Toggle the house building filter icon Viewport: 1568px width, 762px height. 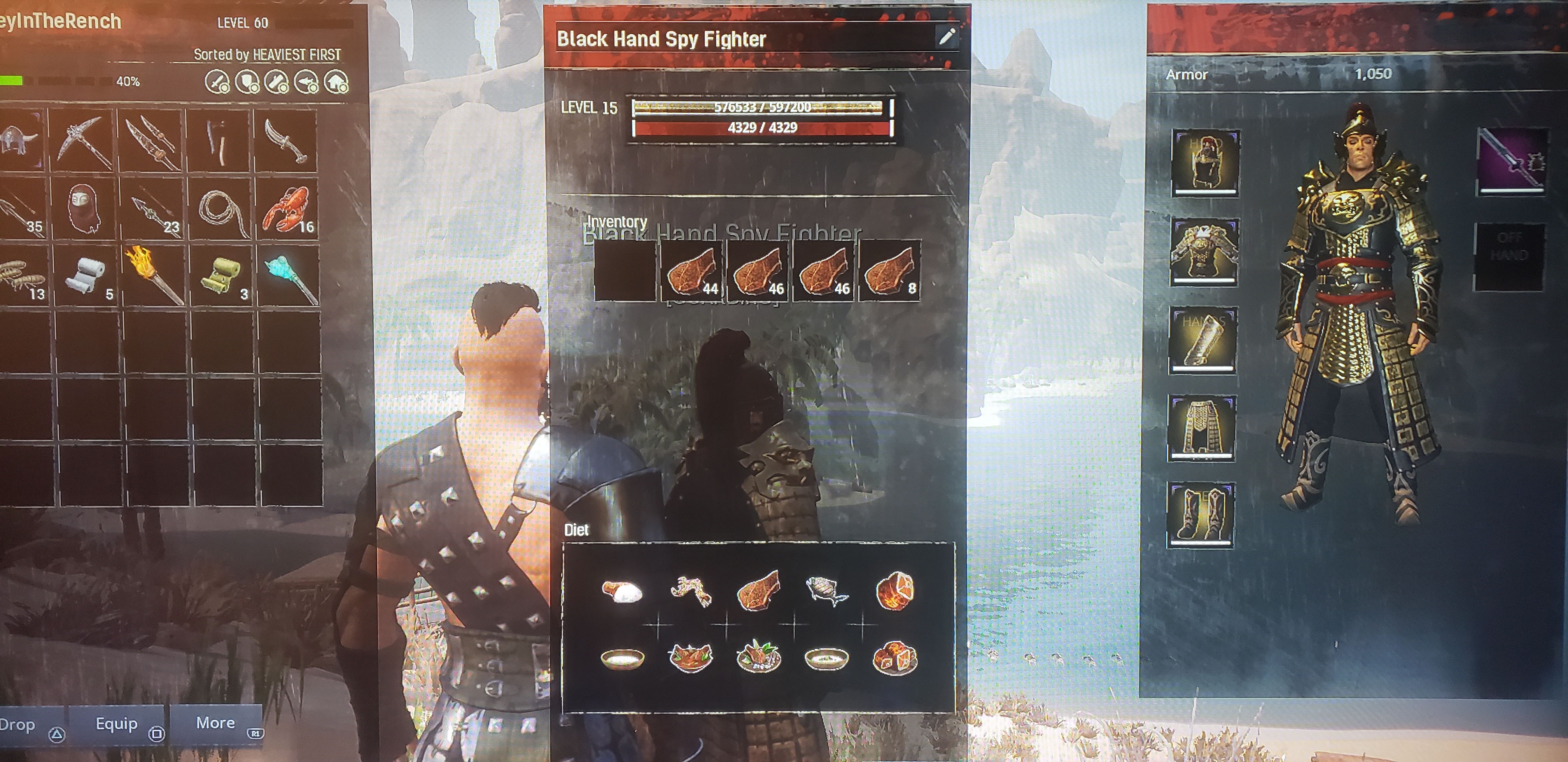click(x=336, y=82)
